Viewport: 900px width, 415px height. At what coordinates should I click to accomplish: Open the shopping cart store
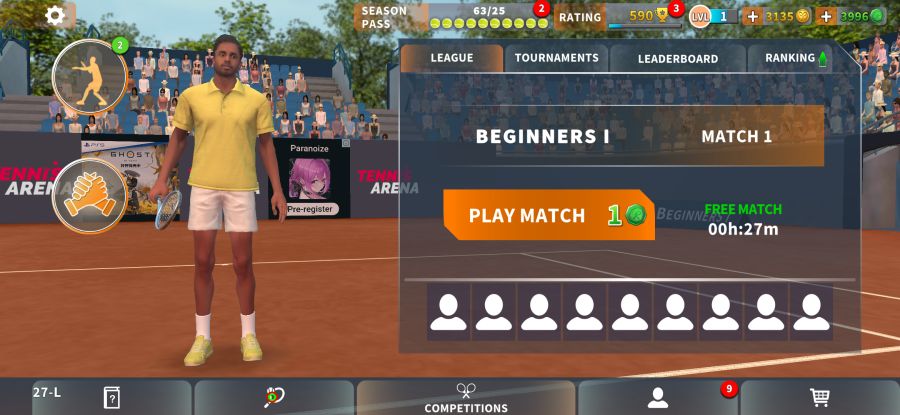[820, 398]
